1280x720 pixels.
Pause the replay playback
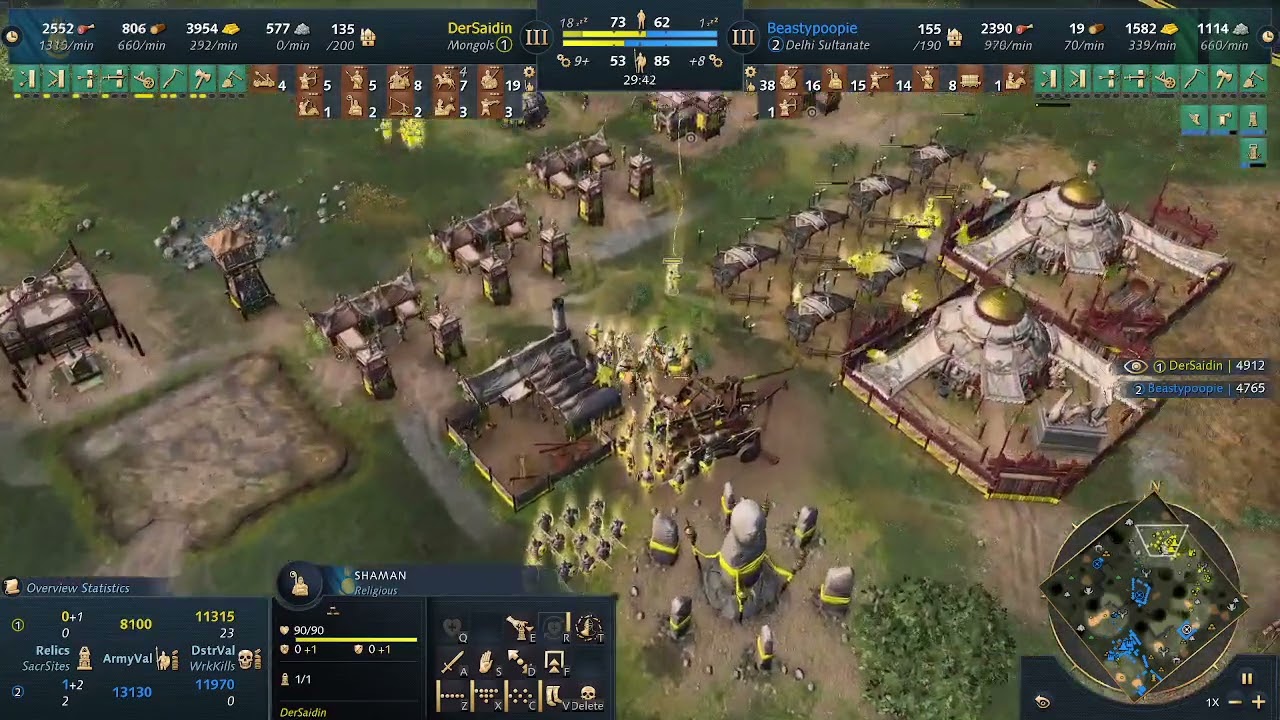coord(1246,679)
